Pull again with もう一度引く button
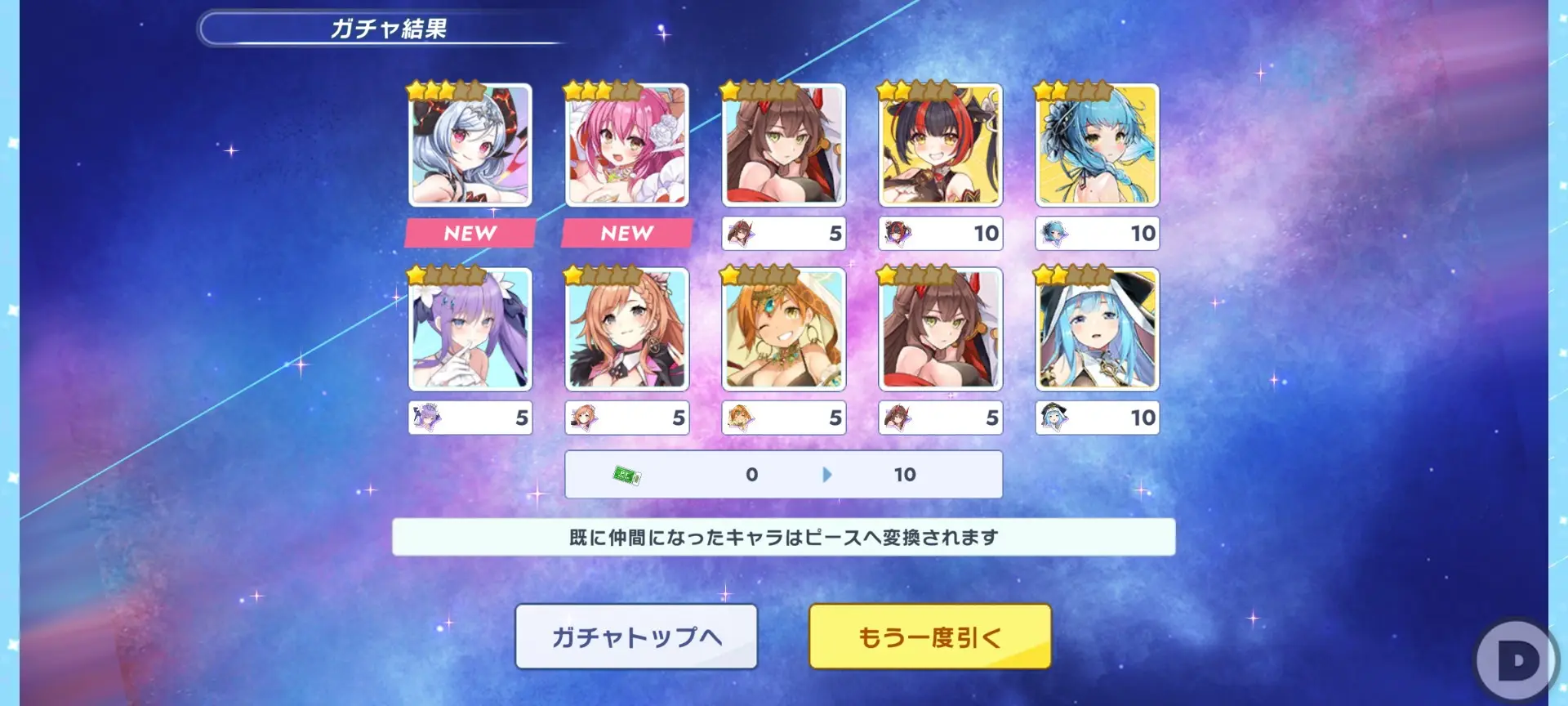This screenshot has height=706, width=1568. [x=929, y=637]
